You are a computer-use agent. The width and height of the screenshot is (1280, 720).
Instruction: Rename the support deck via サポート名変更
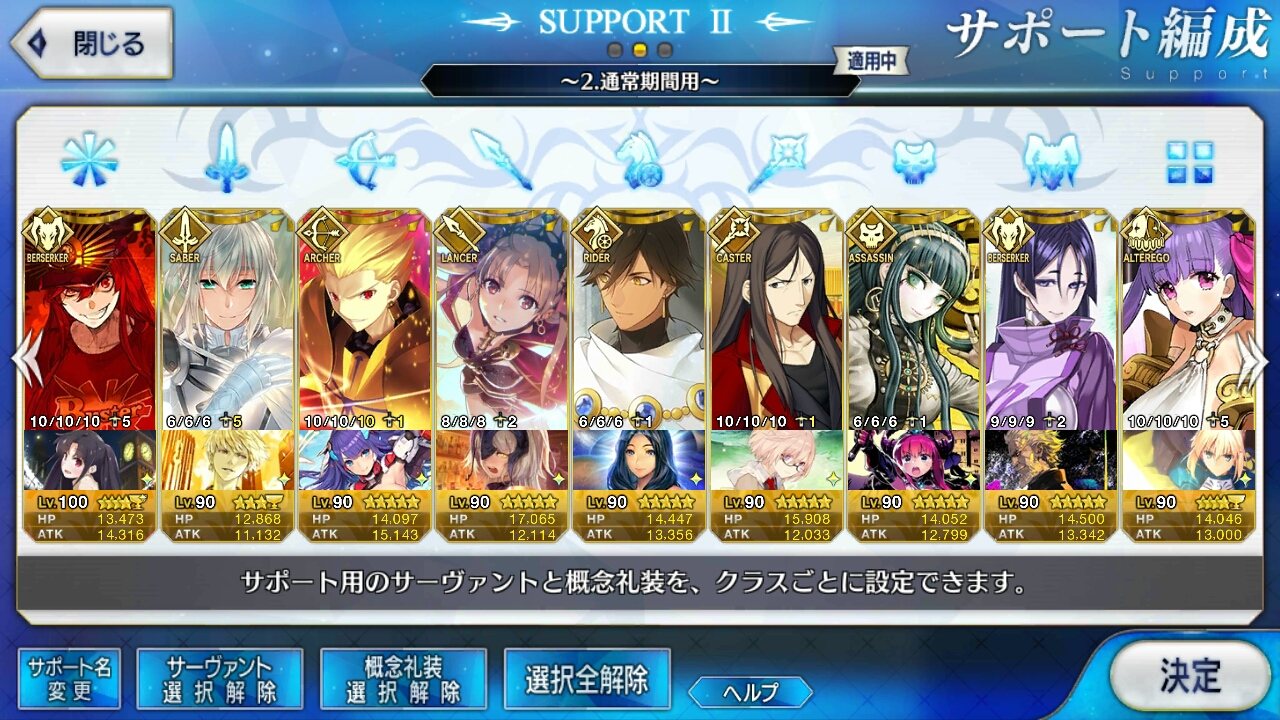point(69,679)
